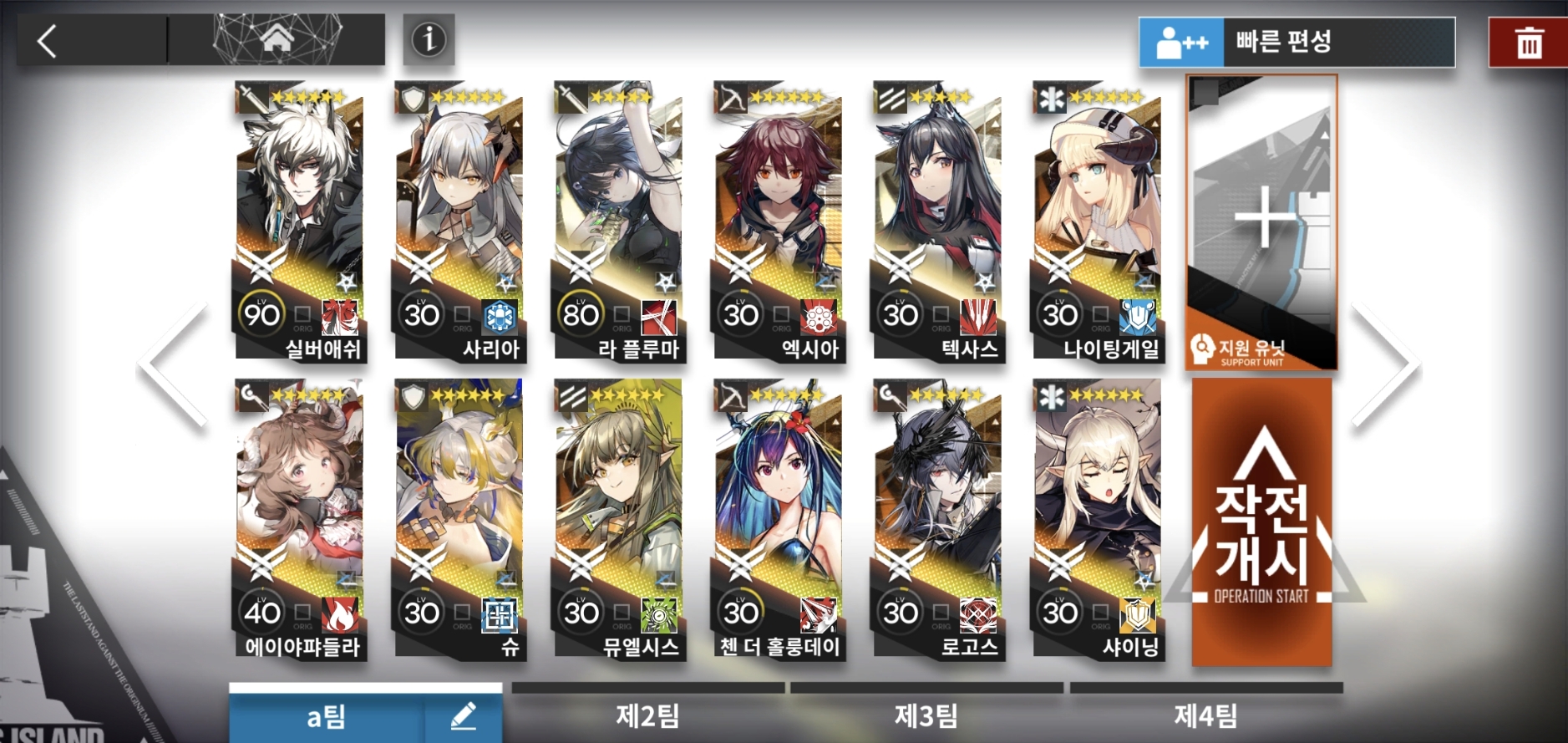Choose the 뮤엘시스 operator card
Viewport: 1568px width, 743px height.
[x=618, y=520]
